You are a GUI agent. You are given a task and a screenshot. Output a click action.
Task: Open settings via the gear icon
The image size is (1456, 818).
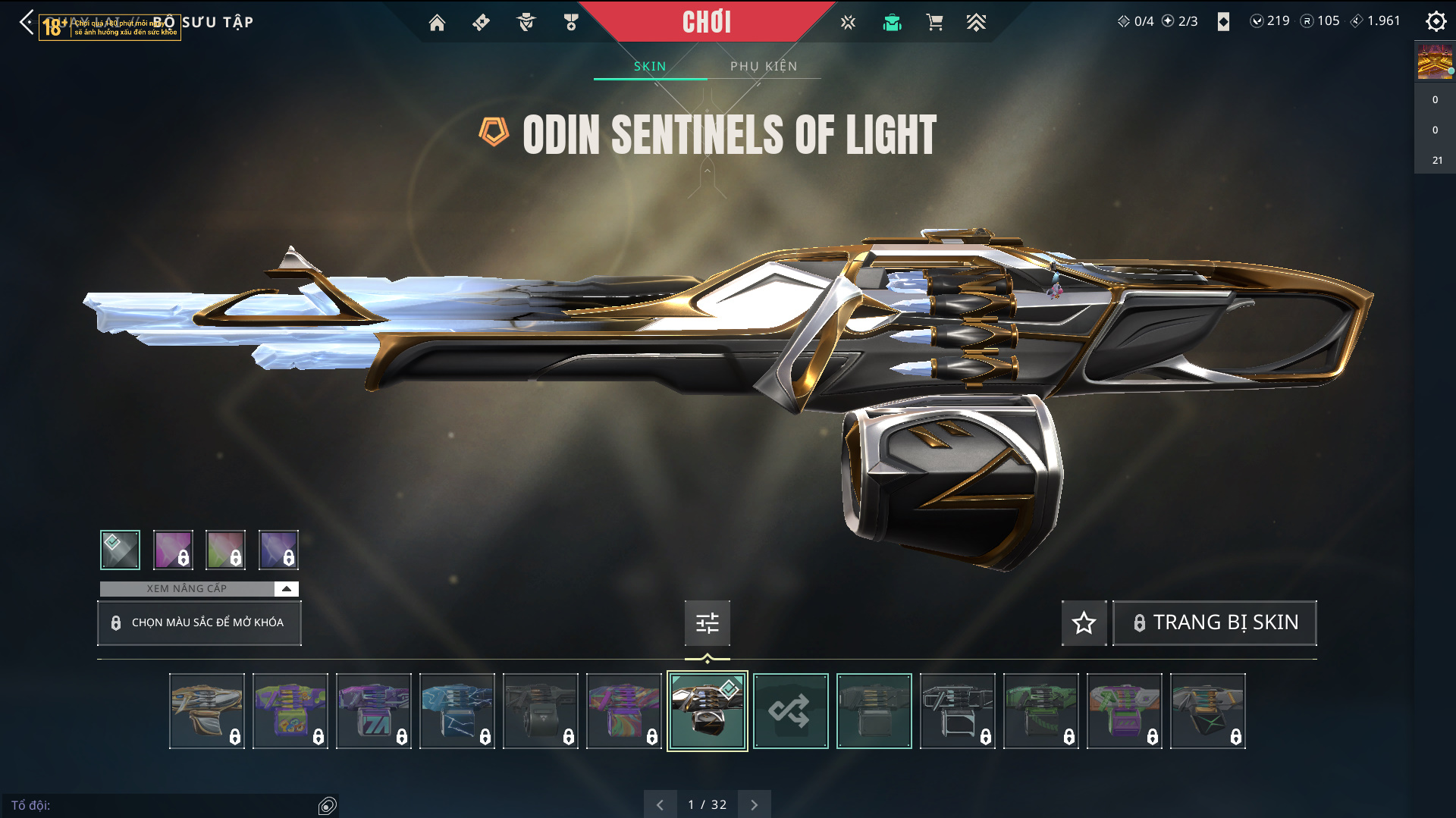click(1436, 21)
